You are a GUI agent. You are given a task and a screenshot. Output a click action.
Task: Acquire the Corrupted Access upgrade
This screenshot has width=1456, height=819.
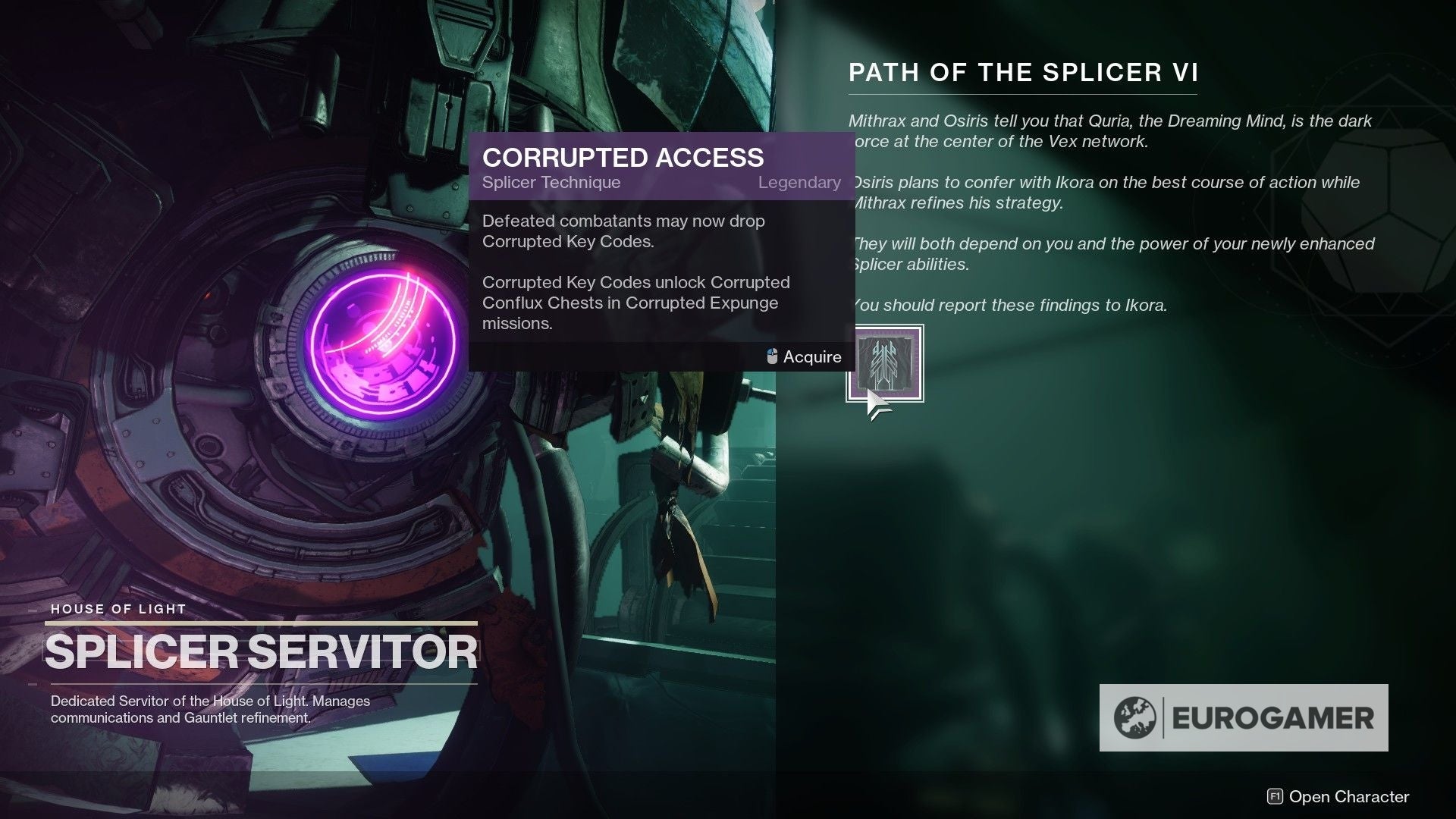(x=811, y=356)
